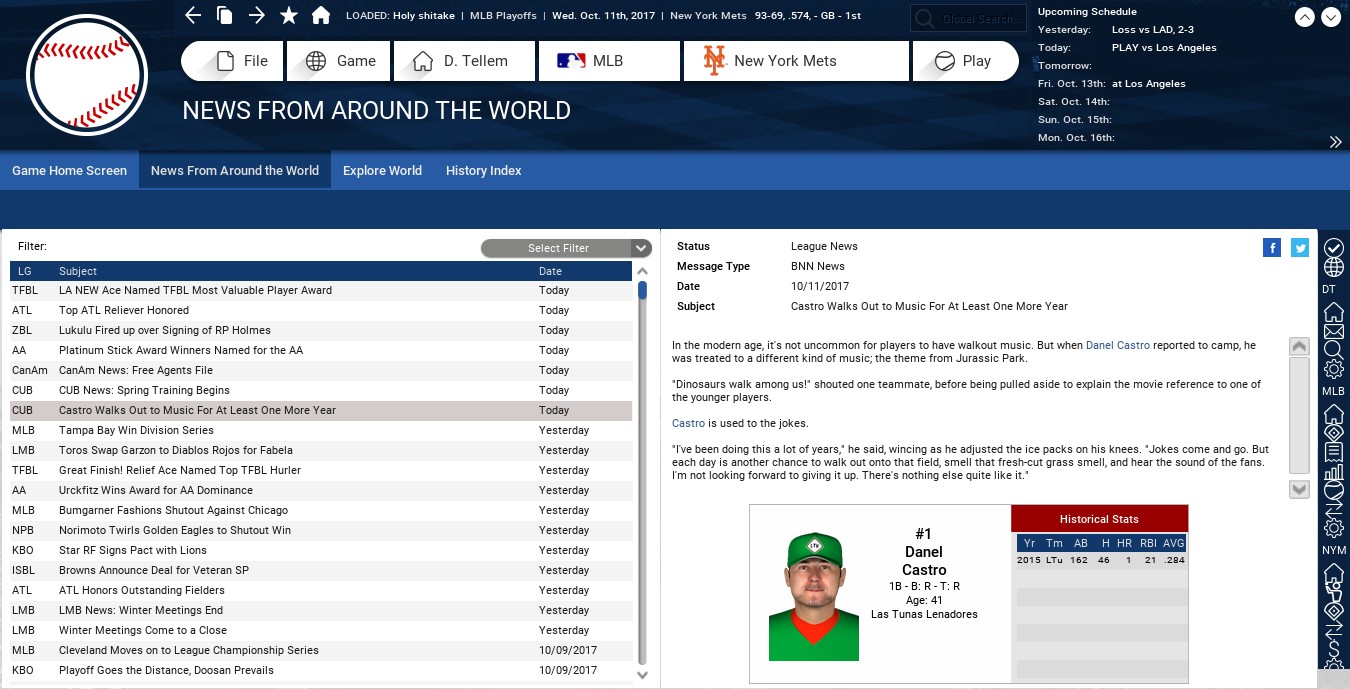This screenshot has height=689, width=1350.
Task: Open the History Index tab
Action: pyautogui.click(x=483, y=171)
